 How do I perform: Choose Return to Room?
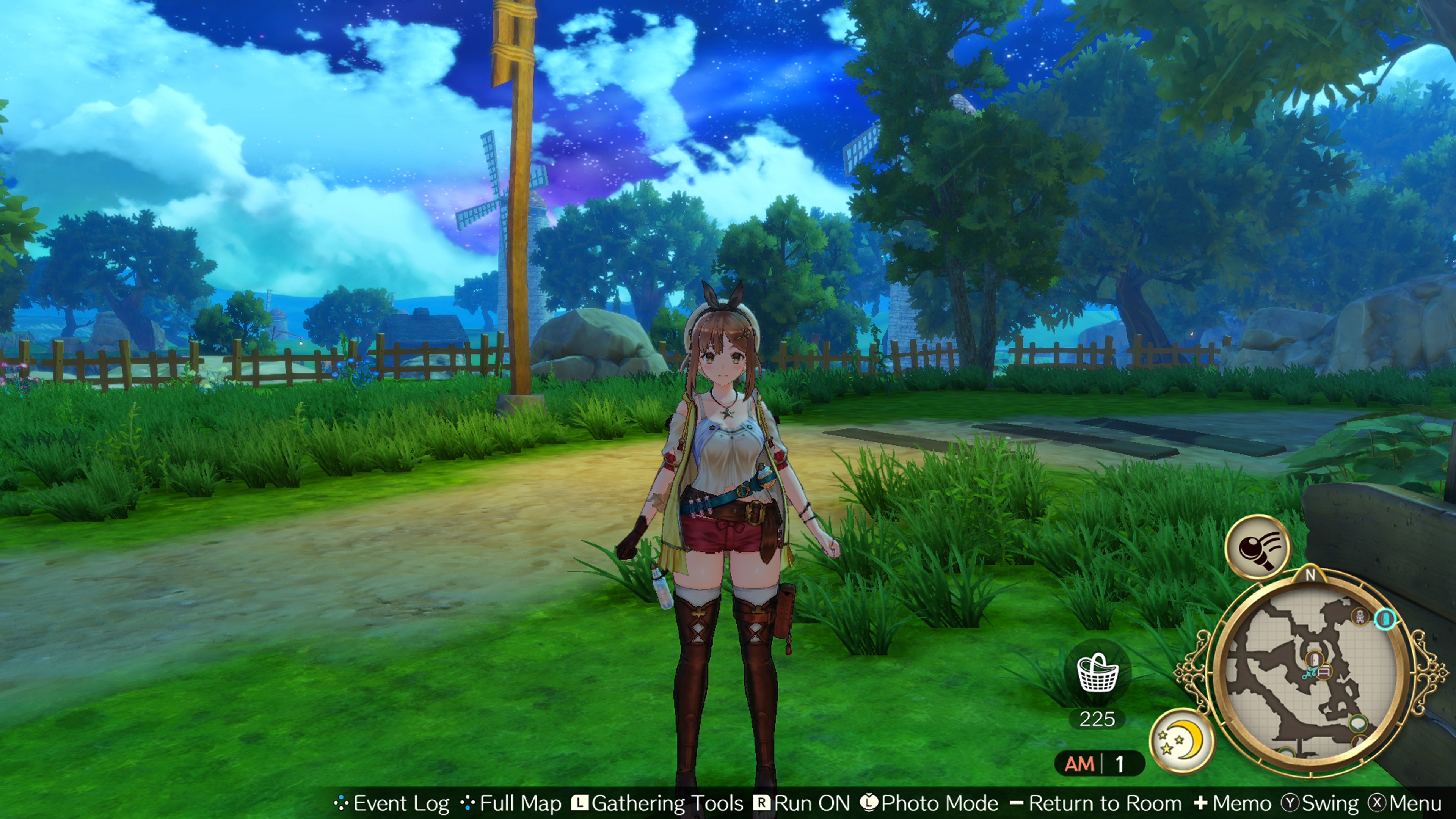1096,803
